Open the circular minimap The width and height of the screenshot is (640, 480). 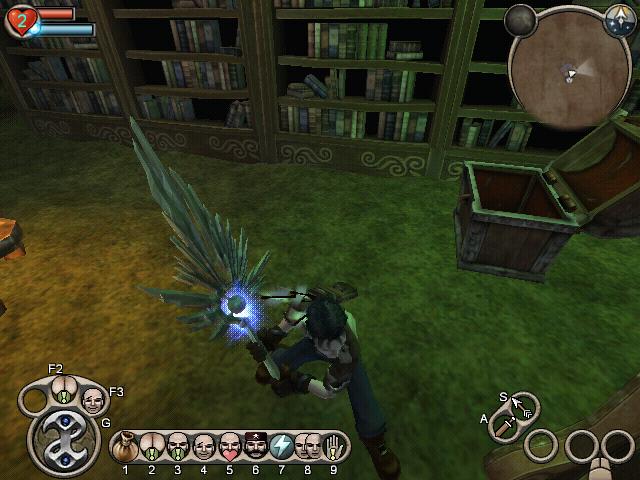click(x=570, y=72)
